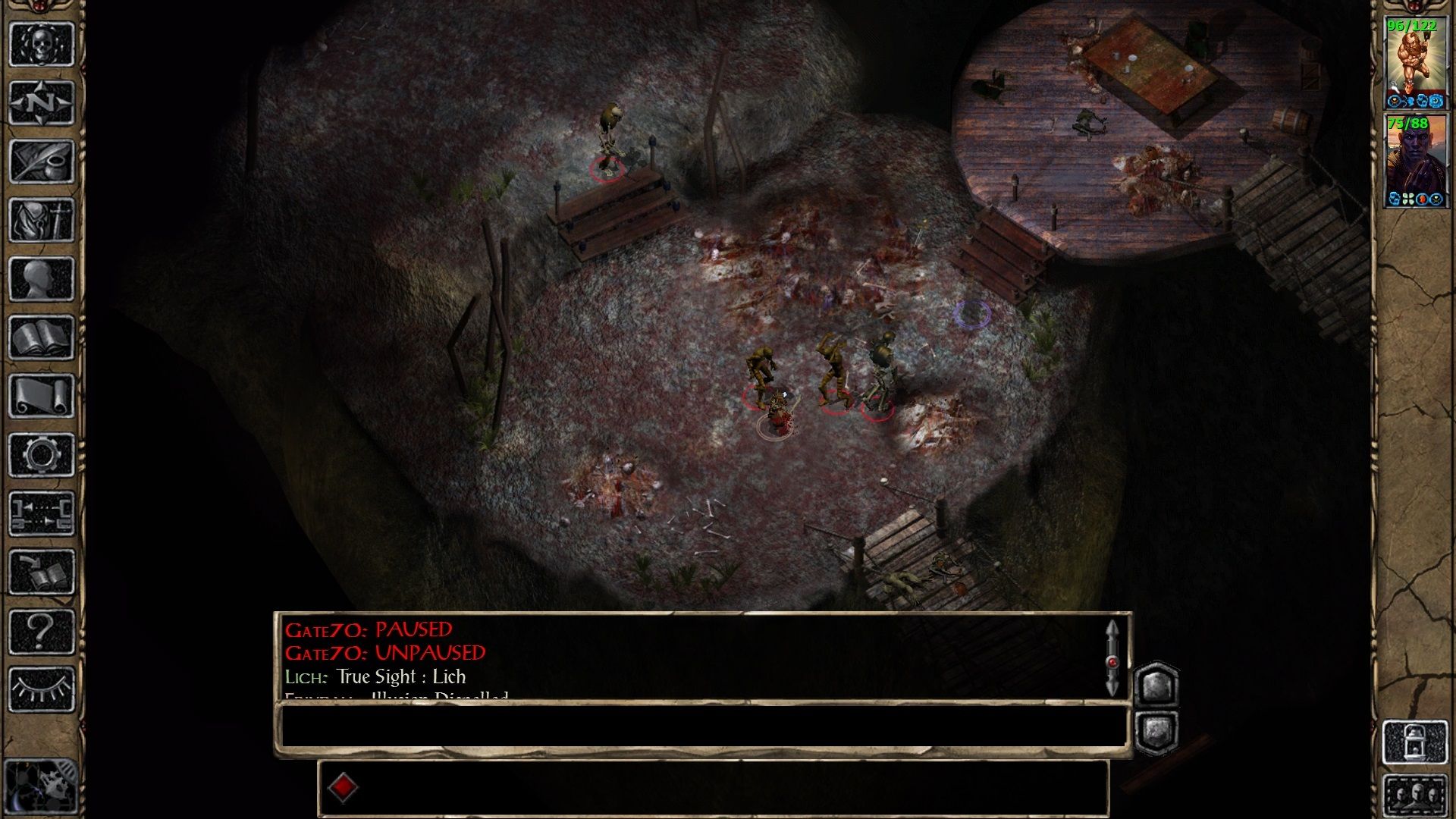
Task: Toggle party AI with the lantern button
Action: point(1415,742)
